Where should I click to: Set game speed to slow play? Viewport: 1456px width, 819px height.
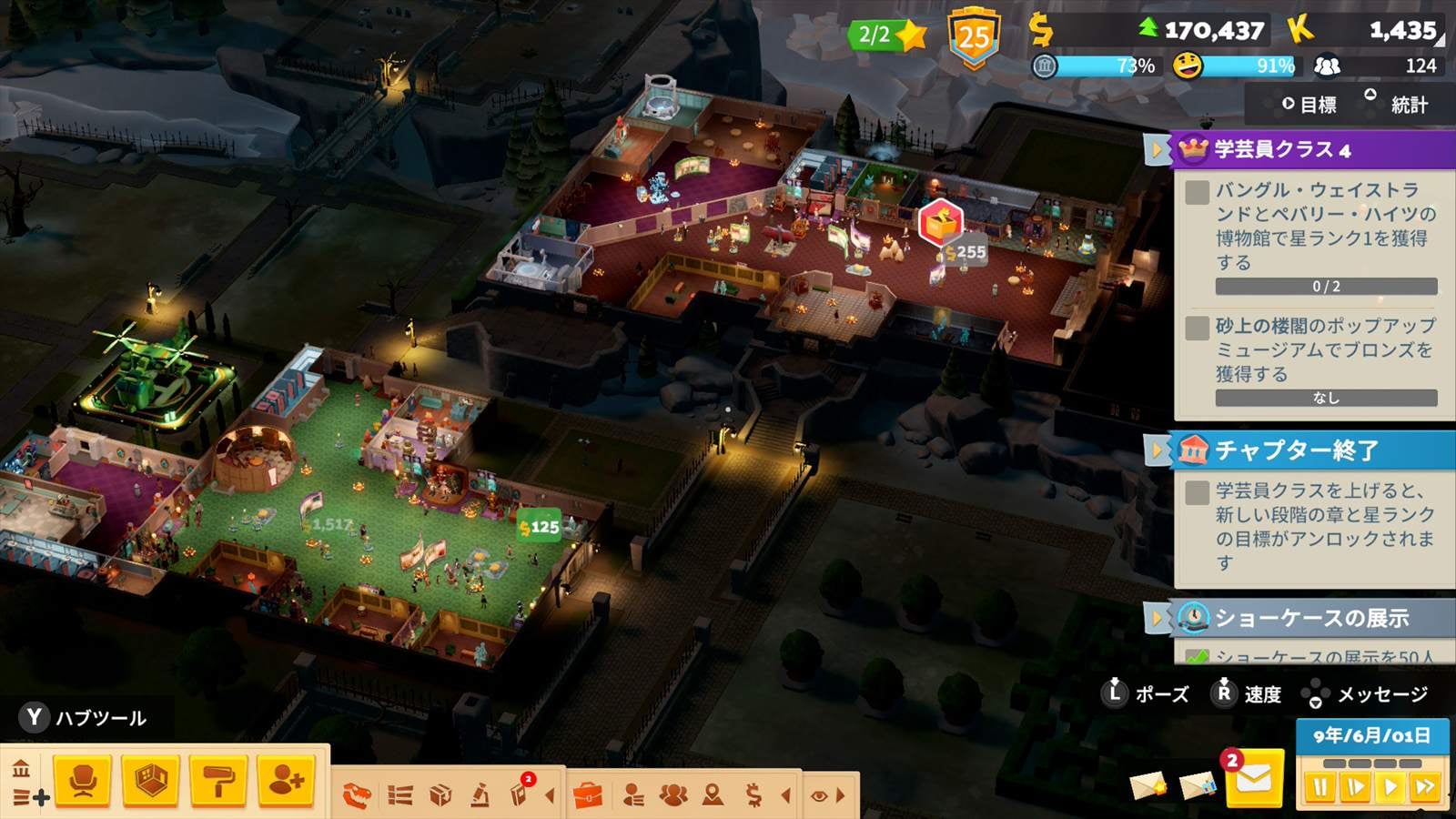point(1355,787)
